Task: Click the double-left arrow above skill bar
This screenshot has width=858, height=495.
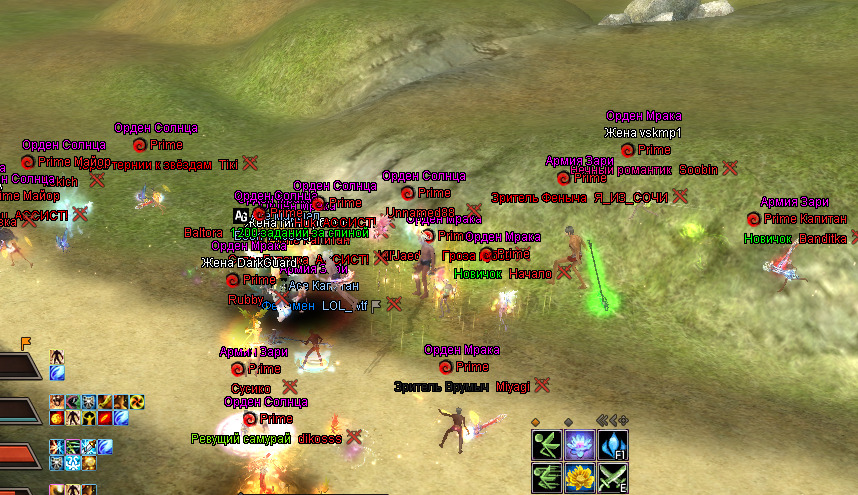Action: (602, 420)
